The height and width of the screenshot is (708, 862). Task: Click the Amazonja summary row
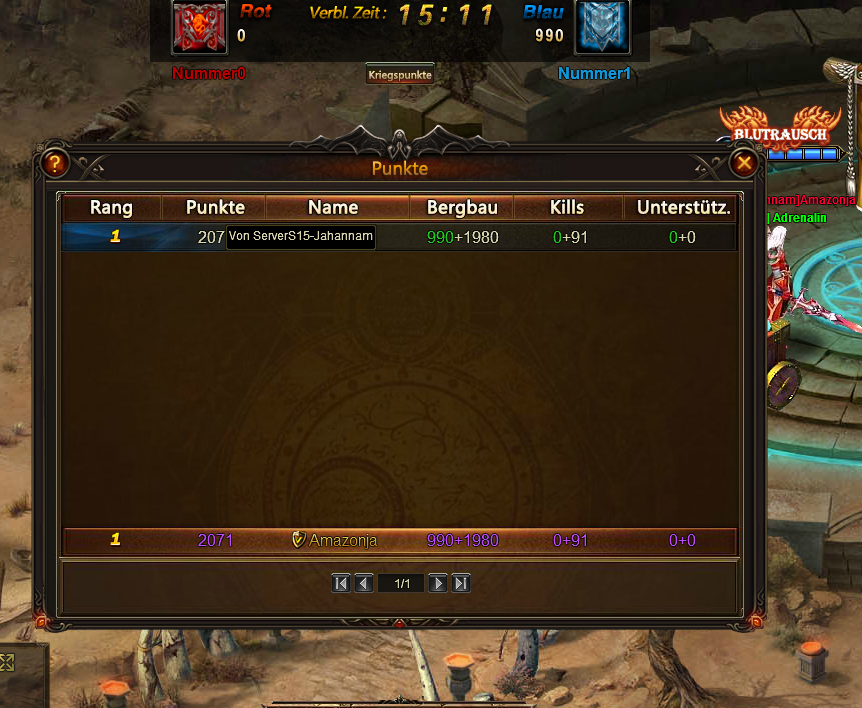point(400,540)
